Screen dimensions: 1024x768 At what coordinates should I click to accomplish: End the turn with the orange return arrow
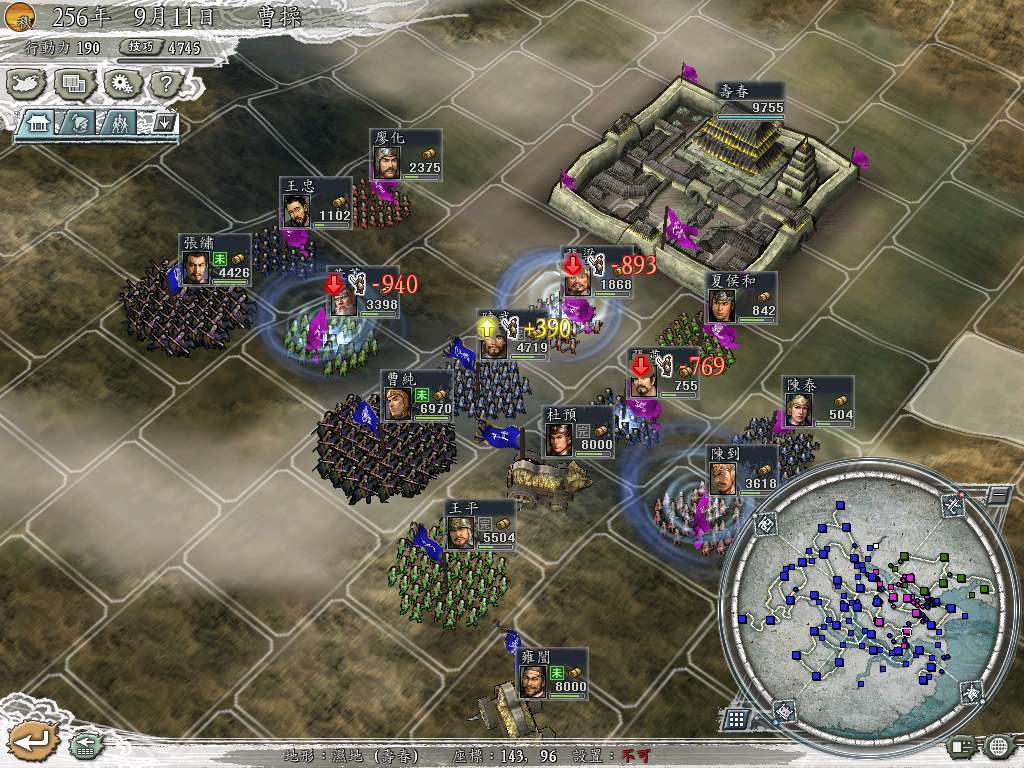pos(30,741)
